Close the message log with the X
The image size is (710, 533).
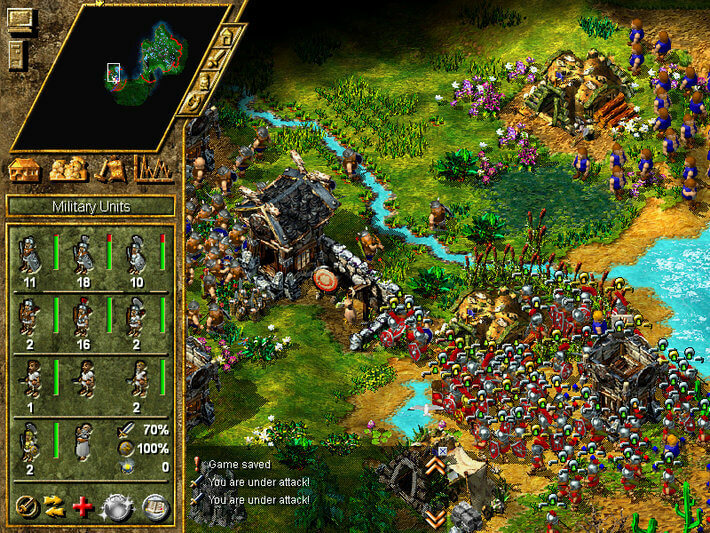[443, 451]
